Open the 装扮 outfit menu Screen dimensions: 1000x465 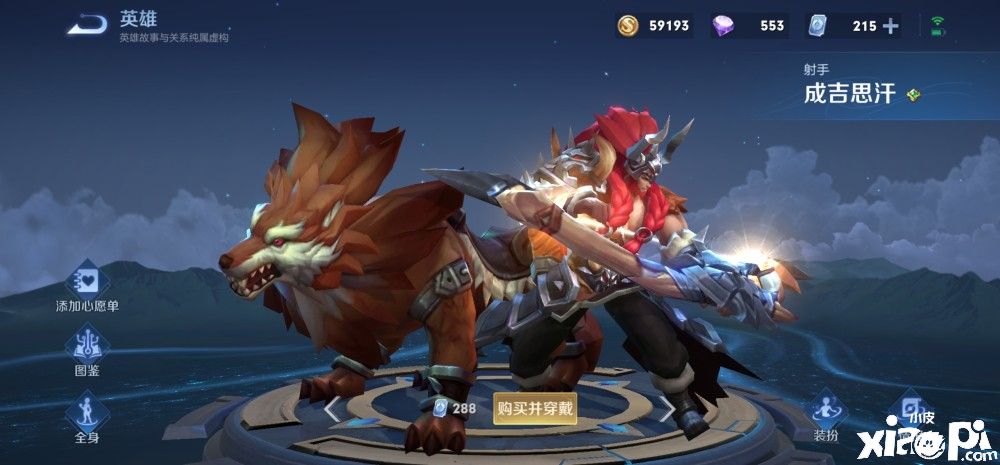[825, 411]
